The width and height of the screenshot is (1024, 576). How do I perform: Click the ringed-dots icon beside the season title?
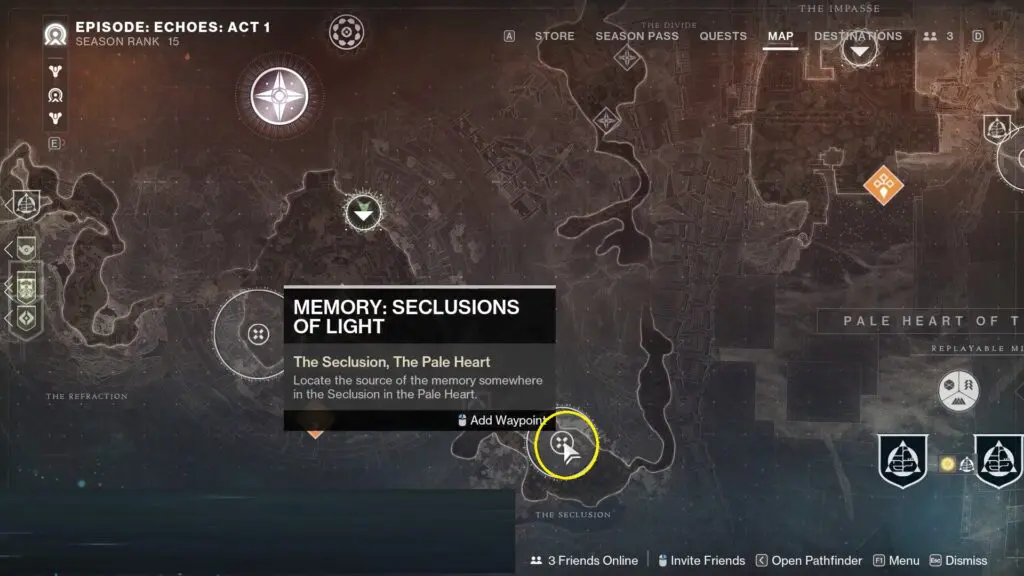(347, 31)
